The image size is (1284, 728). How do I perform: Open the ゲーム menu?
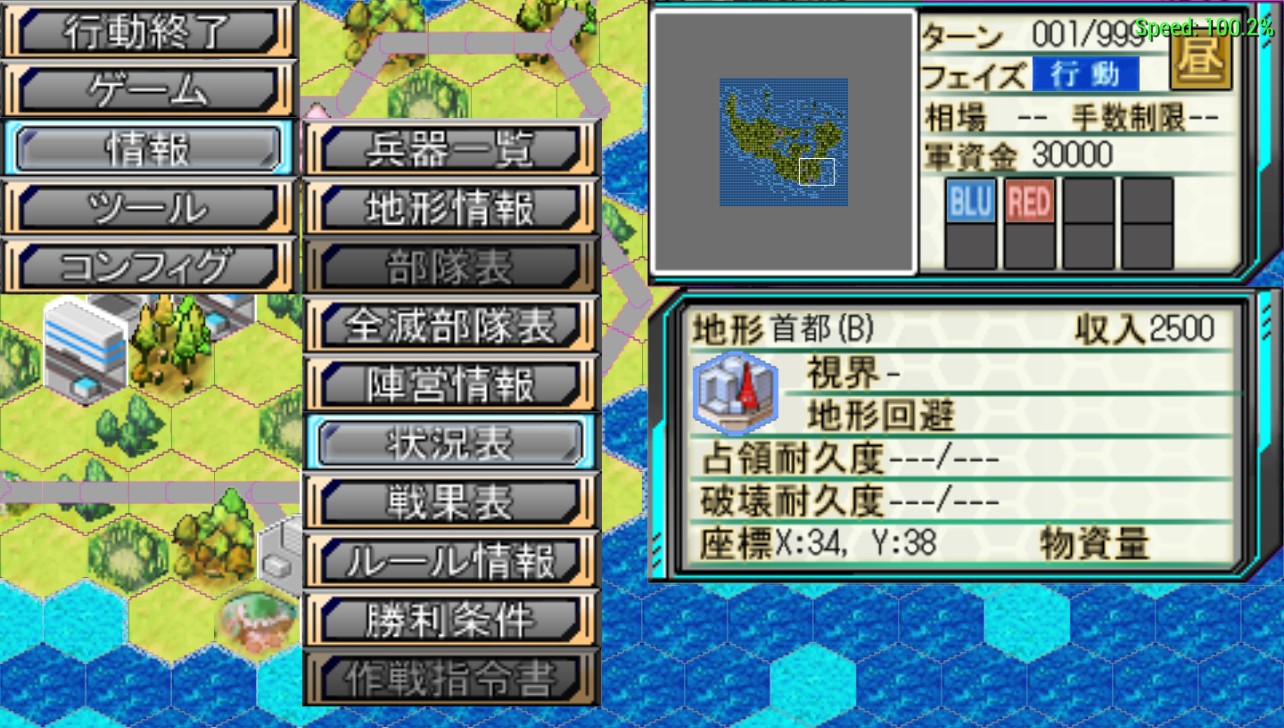pyautogui.click(x=148, y=91)
